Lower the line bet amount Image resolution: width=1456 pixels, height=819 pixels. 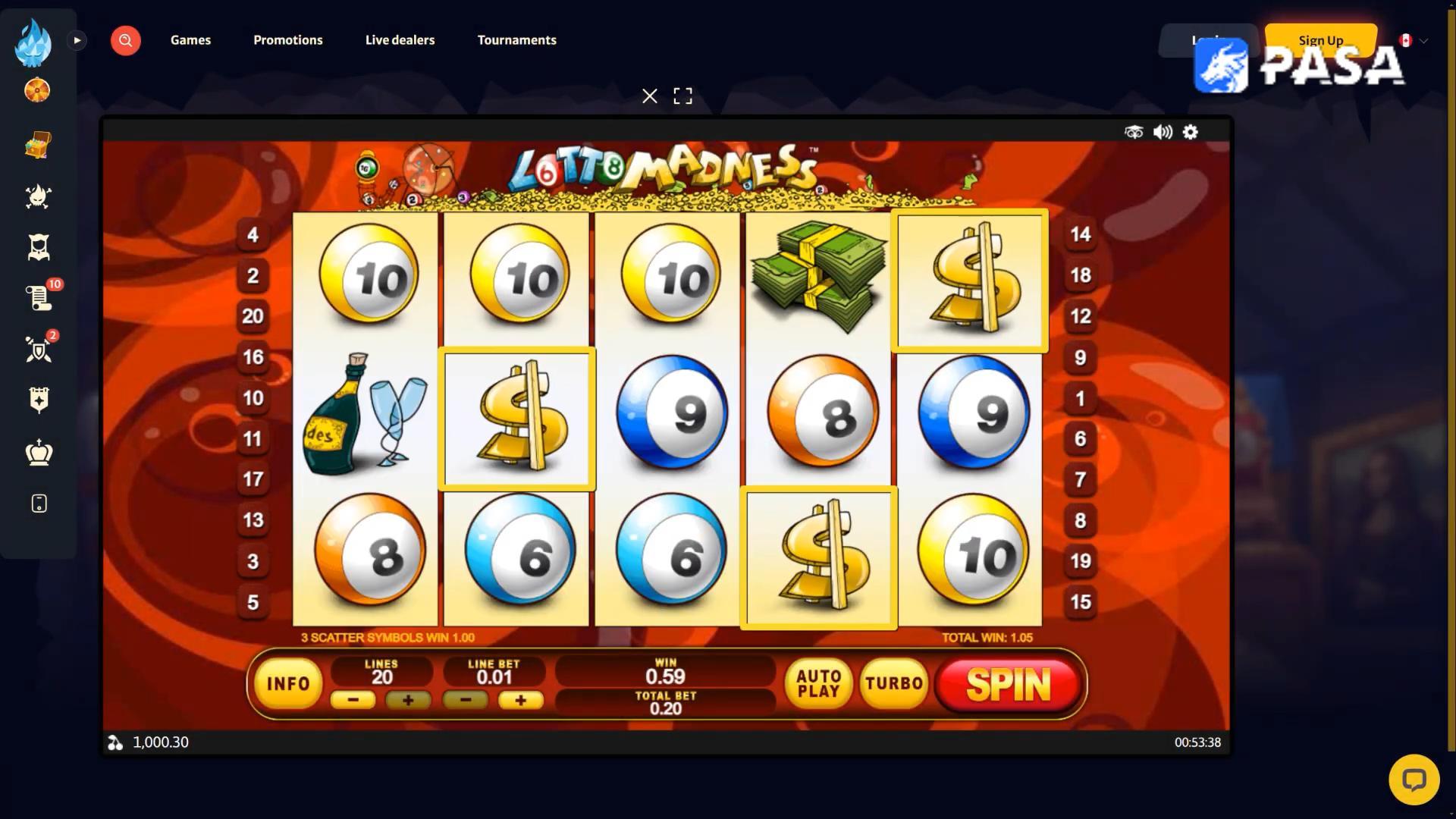point(465,700)
